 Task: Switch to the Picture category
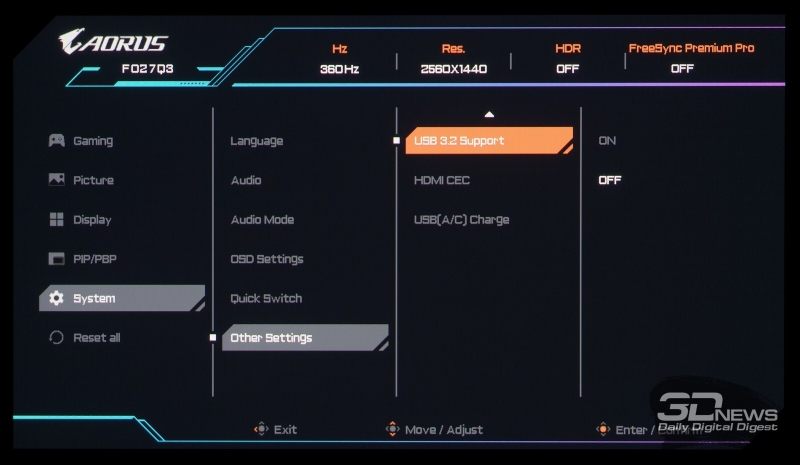pyautogui.click(x=92, y=180)
